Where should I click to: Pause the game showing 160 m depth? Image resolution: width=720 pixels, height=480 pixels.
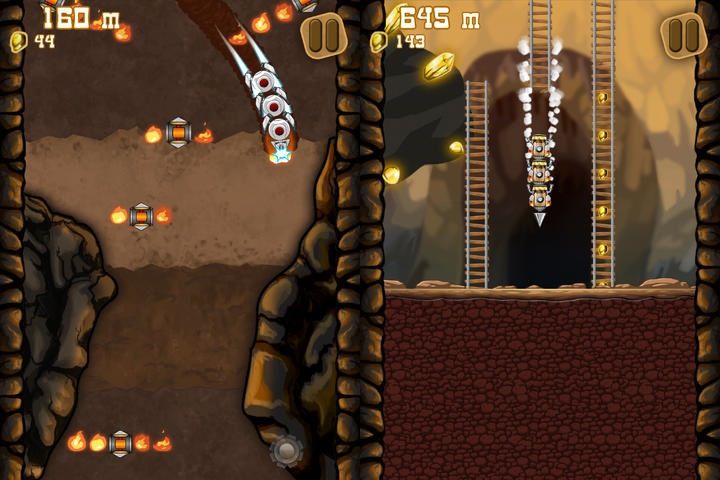click(323, 36)
